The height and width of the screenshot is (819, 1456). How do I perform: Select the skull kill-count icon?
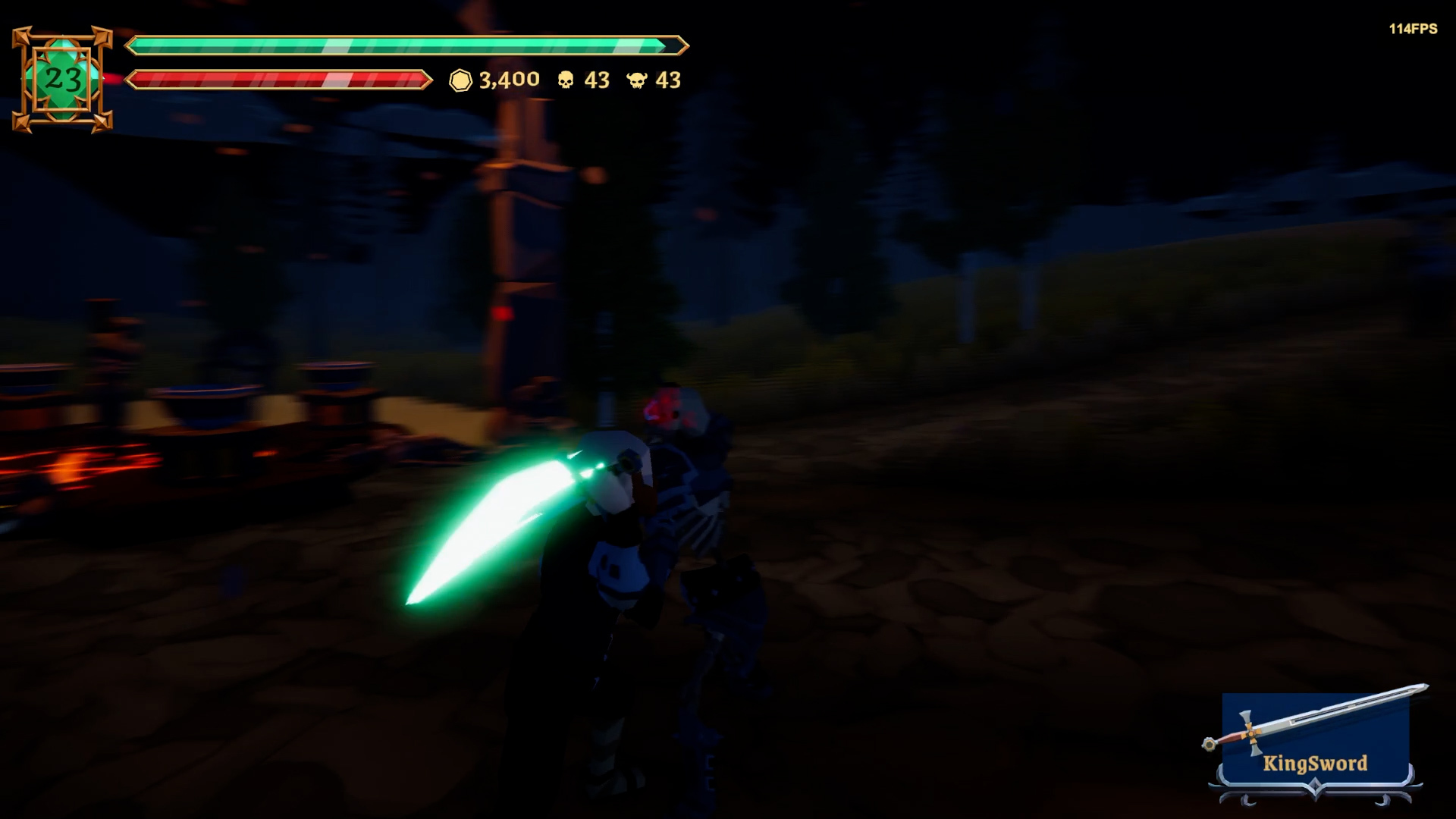pos(567,80)
